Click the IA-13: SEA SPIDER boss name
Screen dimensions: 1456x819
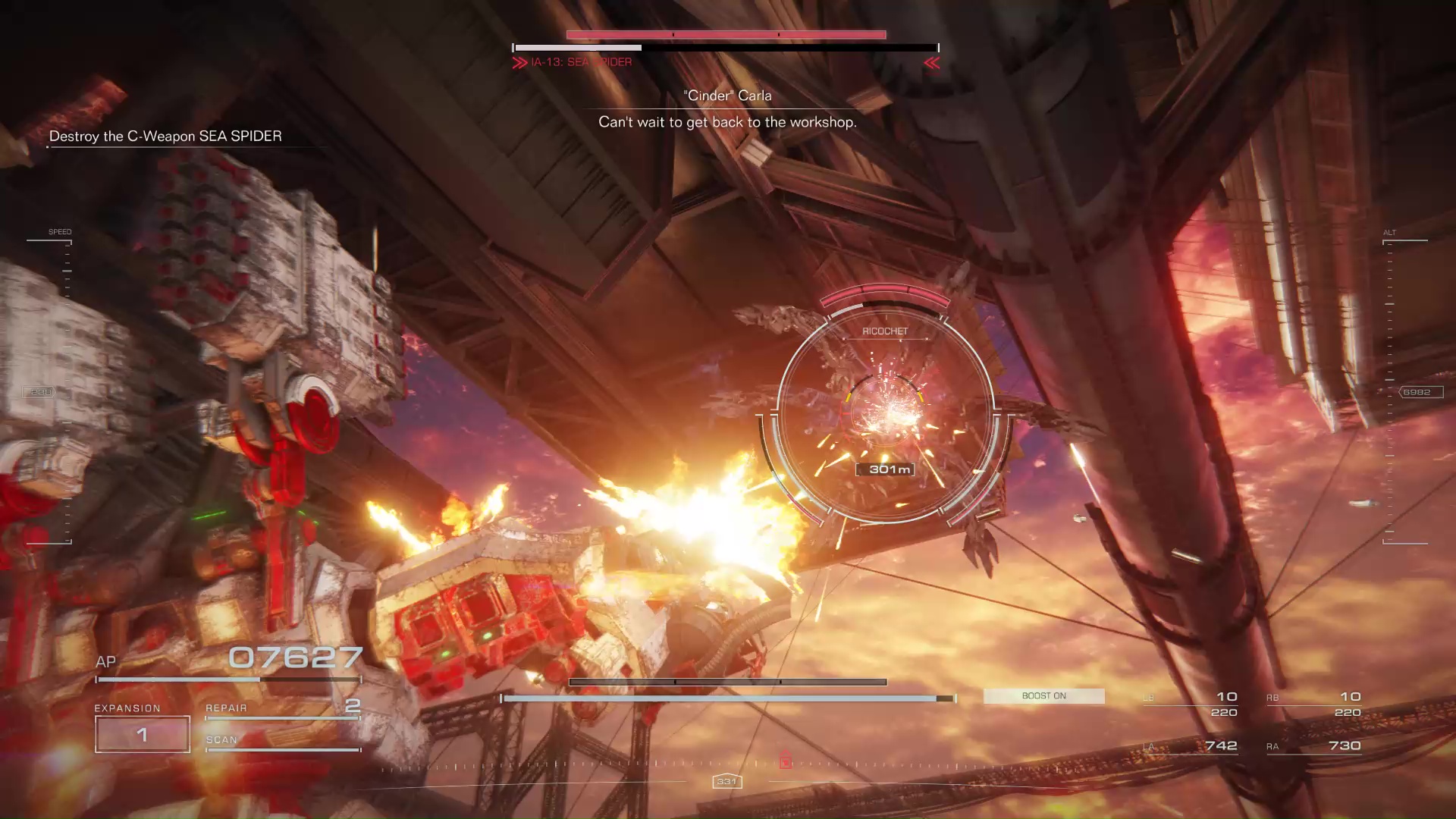click(x=581, y=62)
